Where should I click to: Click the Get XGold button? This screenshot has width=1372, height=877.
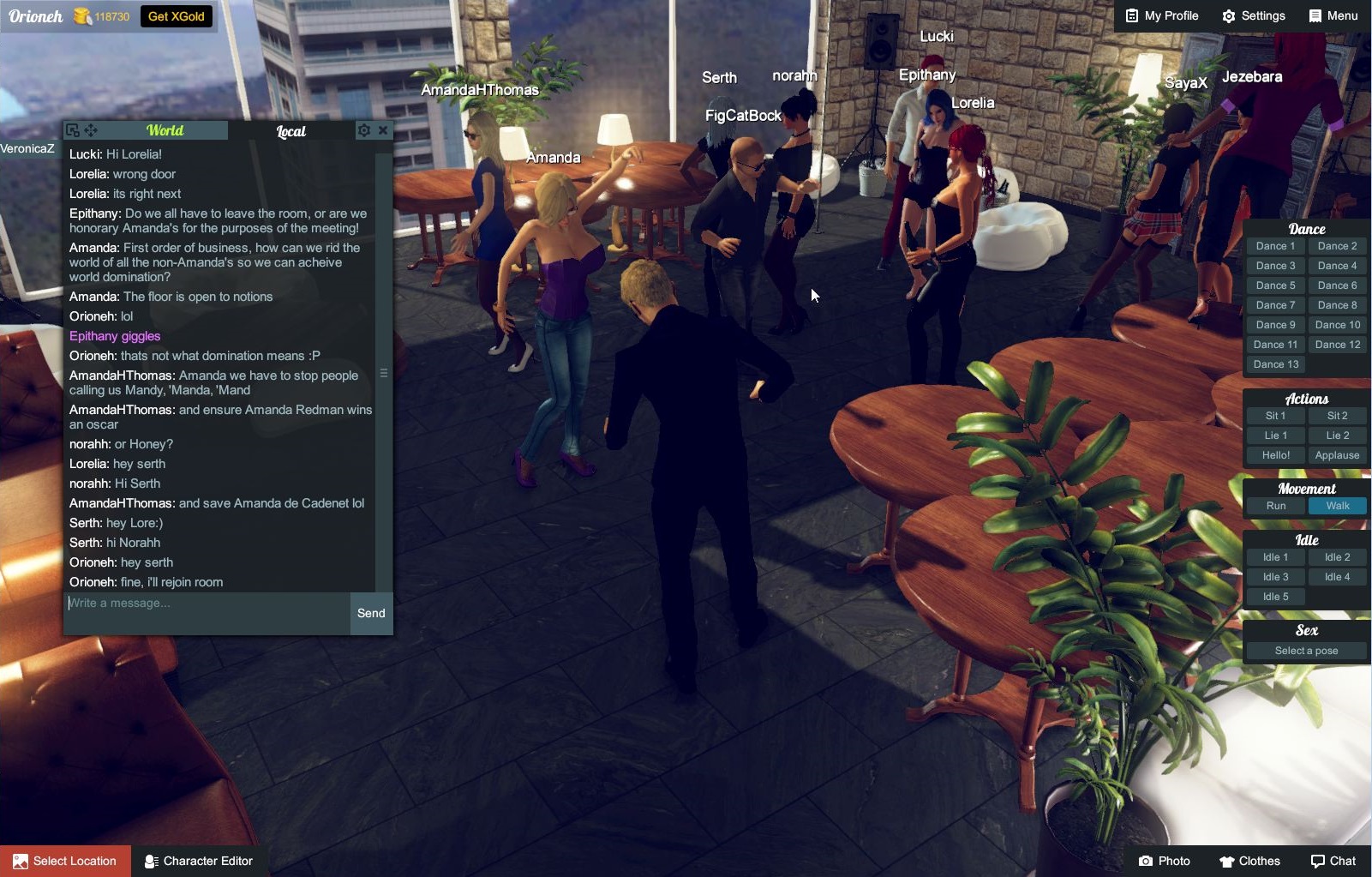click(x=177, y=15)
